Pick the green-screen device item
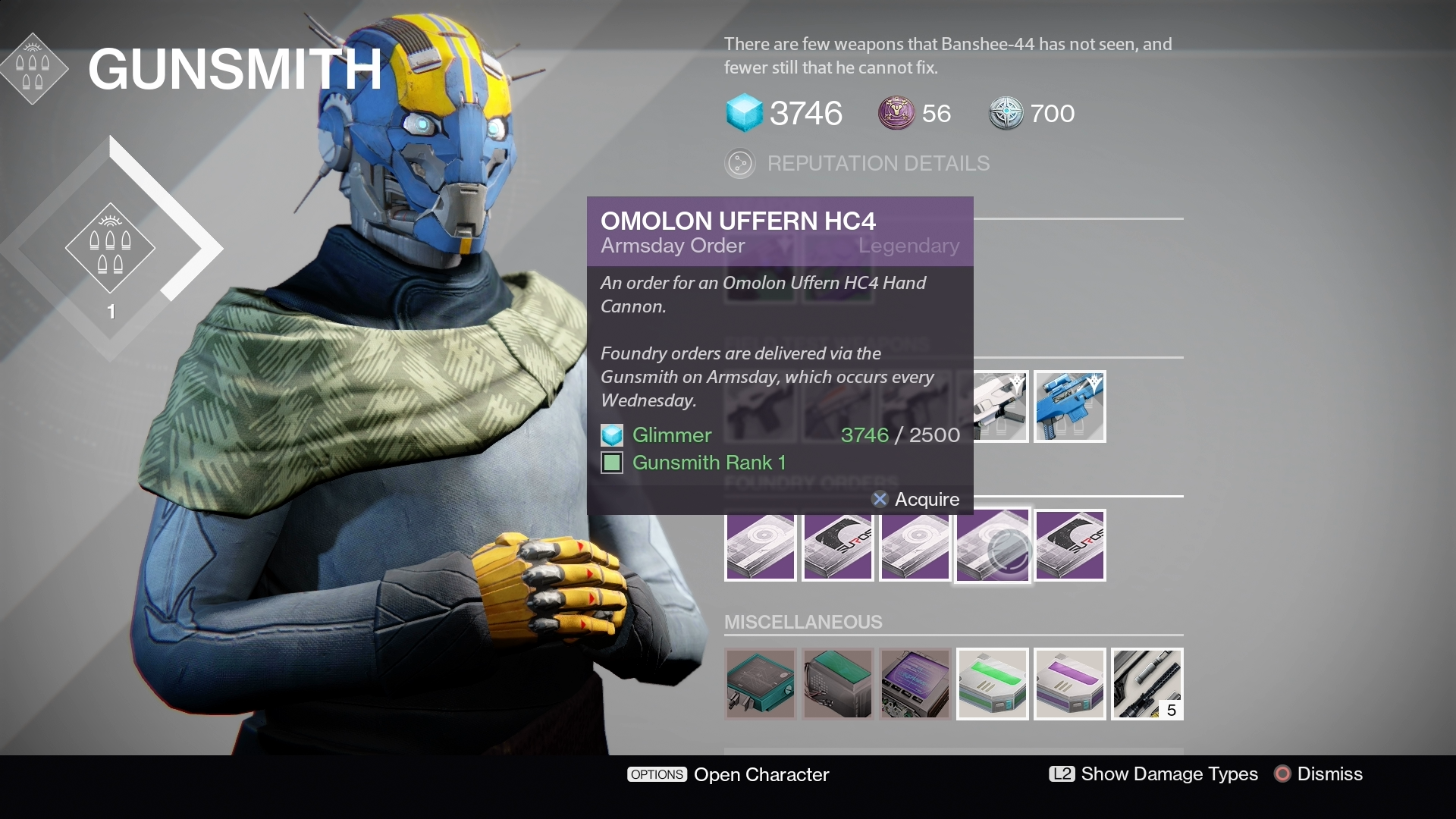Screen dimensions: 1456x819 pyautogui.click(x=837, y=684)
